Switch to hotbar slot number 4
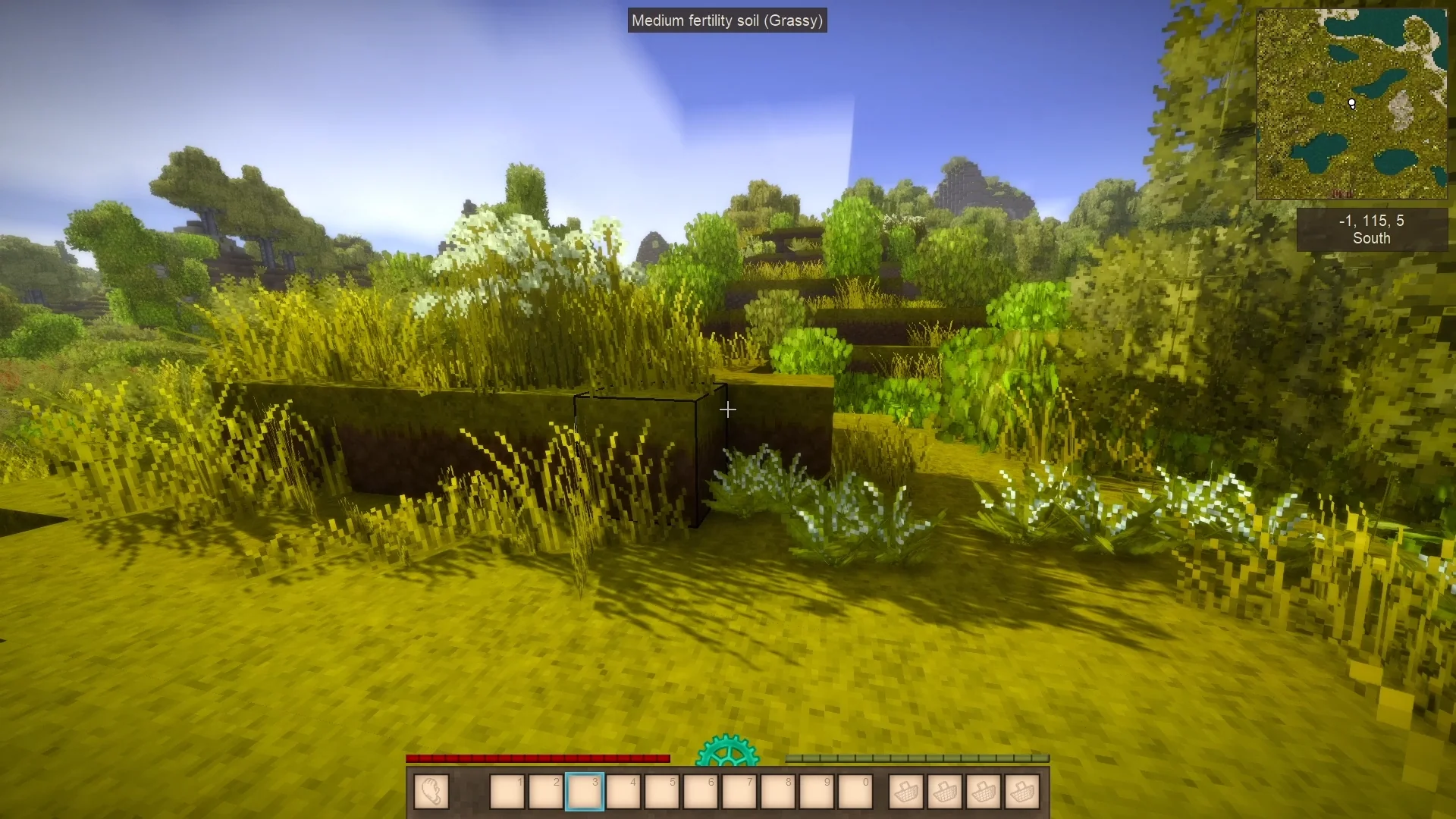The height and width of the screenshot is (819, 1456). coord(623,792)
